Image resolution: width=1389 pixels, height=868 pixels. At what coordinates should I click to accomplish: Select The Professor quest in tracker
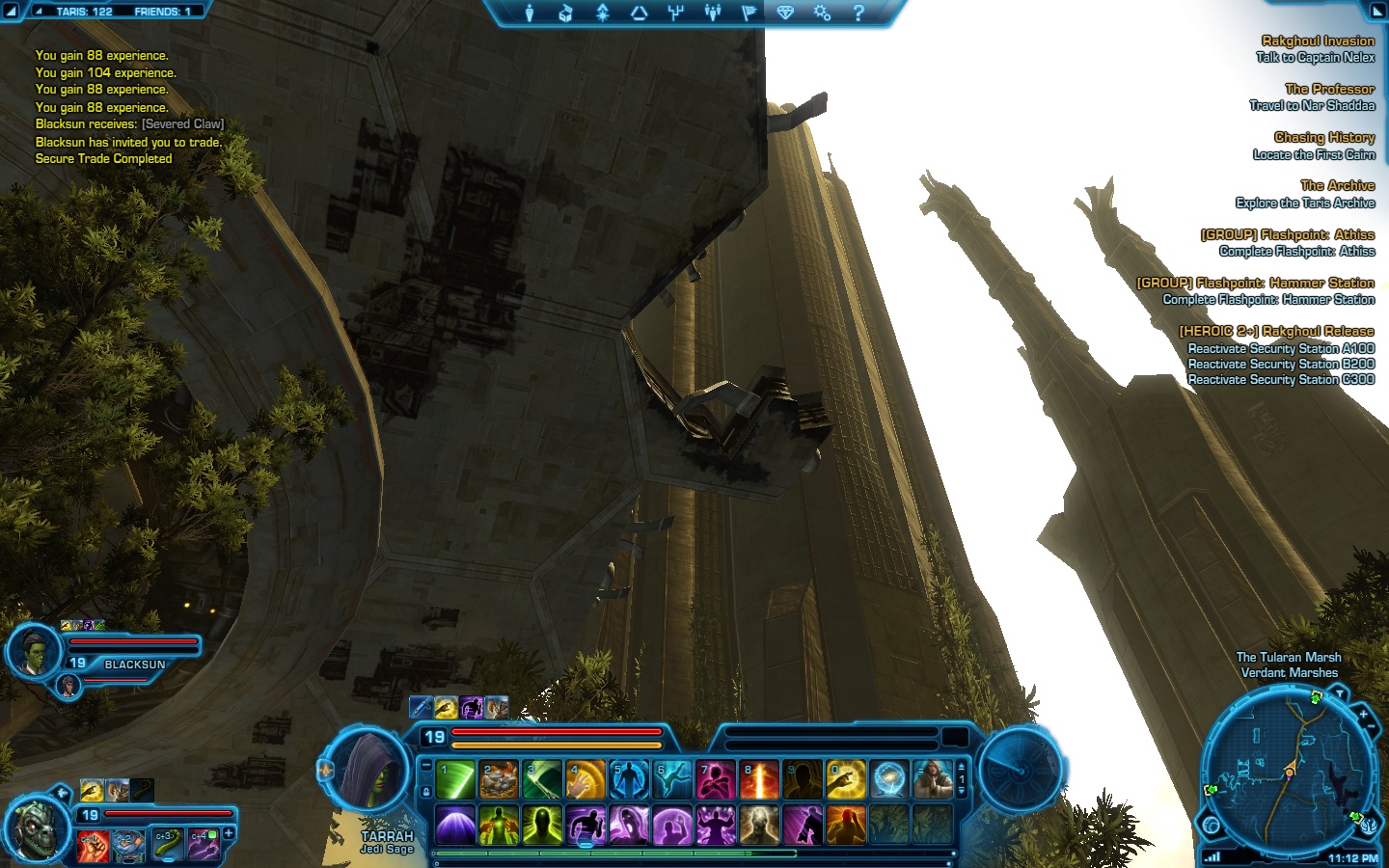coord(1329,89)
